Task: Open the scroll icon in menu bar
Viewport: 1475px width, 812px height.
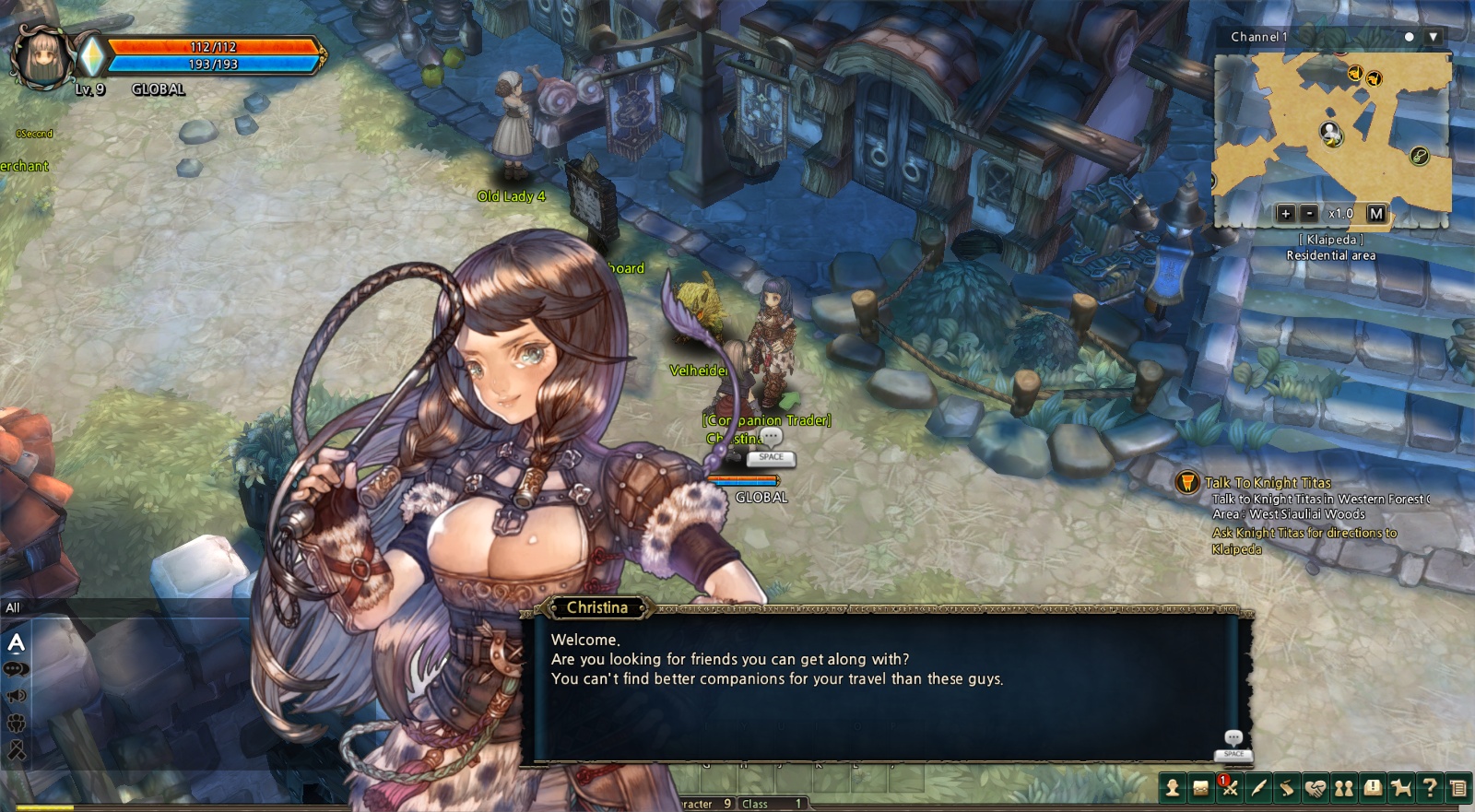Action: (1286, 788)
